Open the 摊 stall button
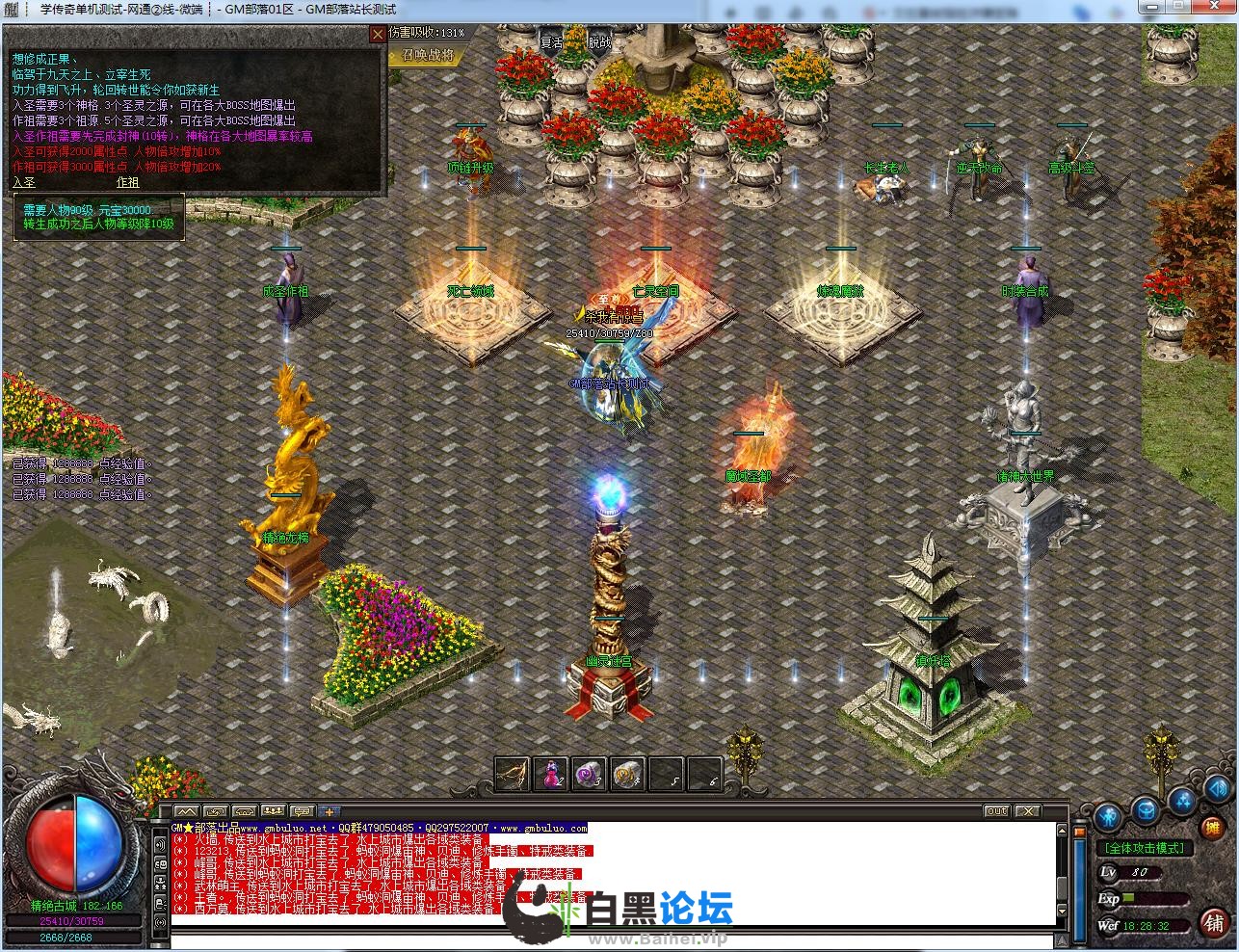 pos(1213,827)
